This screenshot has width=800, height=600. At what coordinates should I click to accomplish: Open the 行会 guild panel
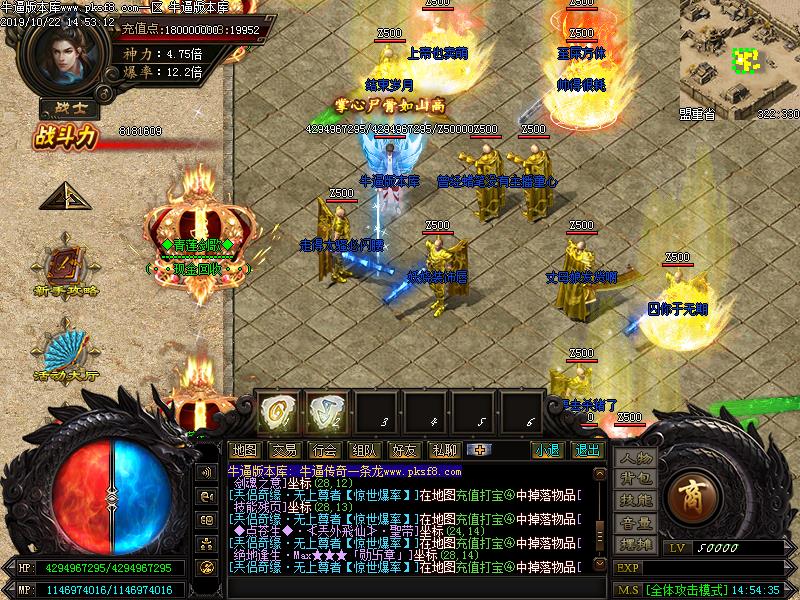click(x=323, y=450)
